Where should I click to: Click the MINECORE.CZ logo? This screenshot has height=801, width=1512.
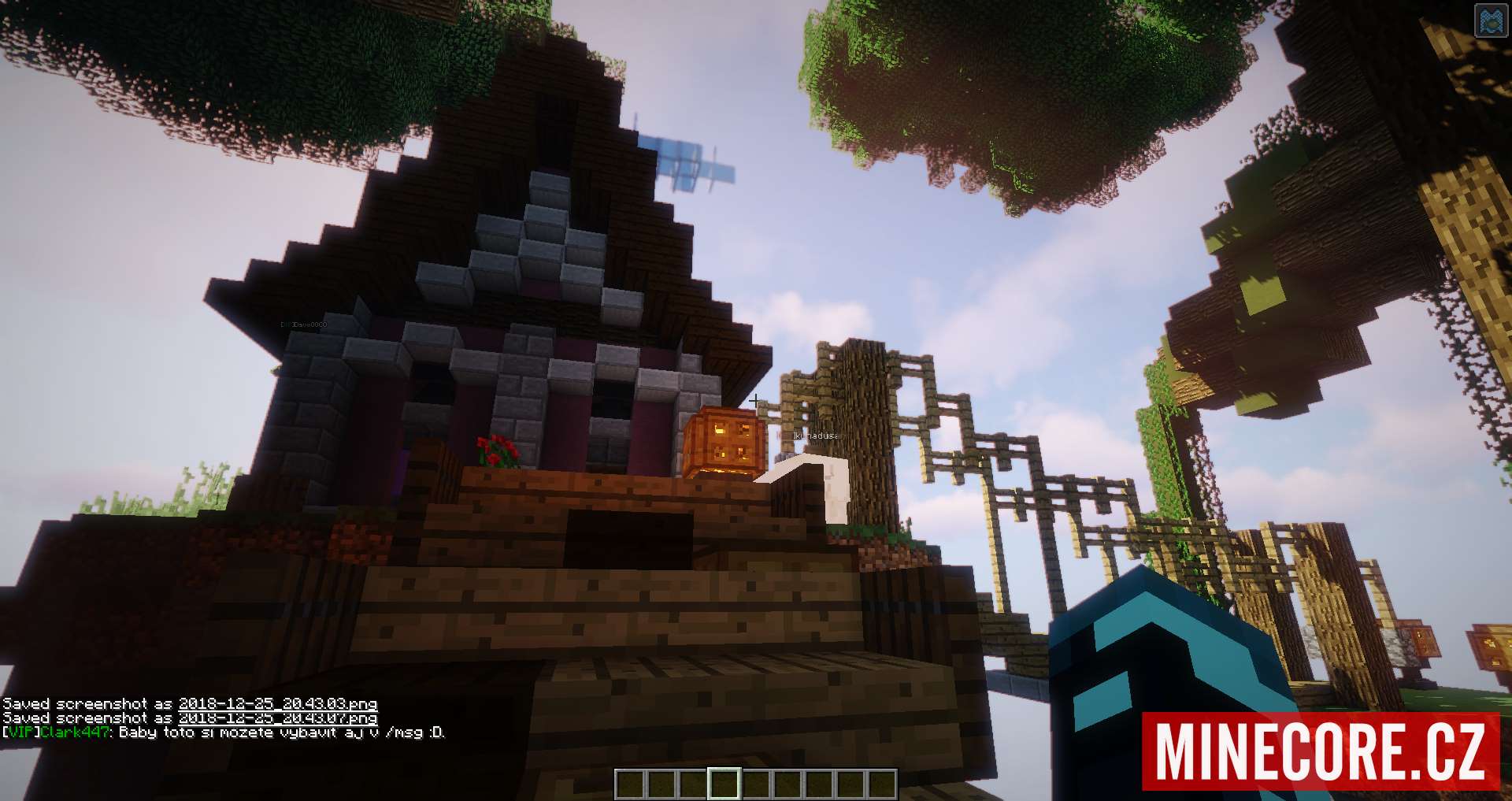pyautogui.click(x=1321, y=751)
